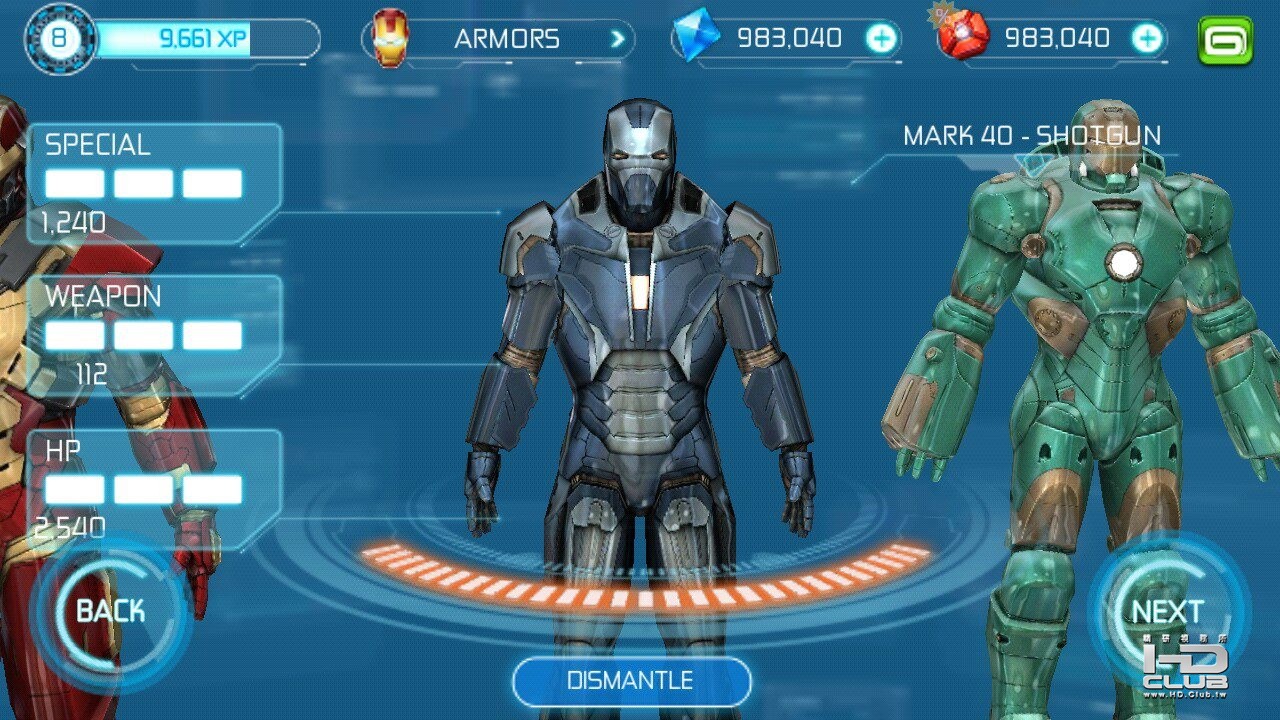Add more blue crystals with plus button

click(881, 39)
